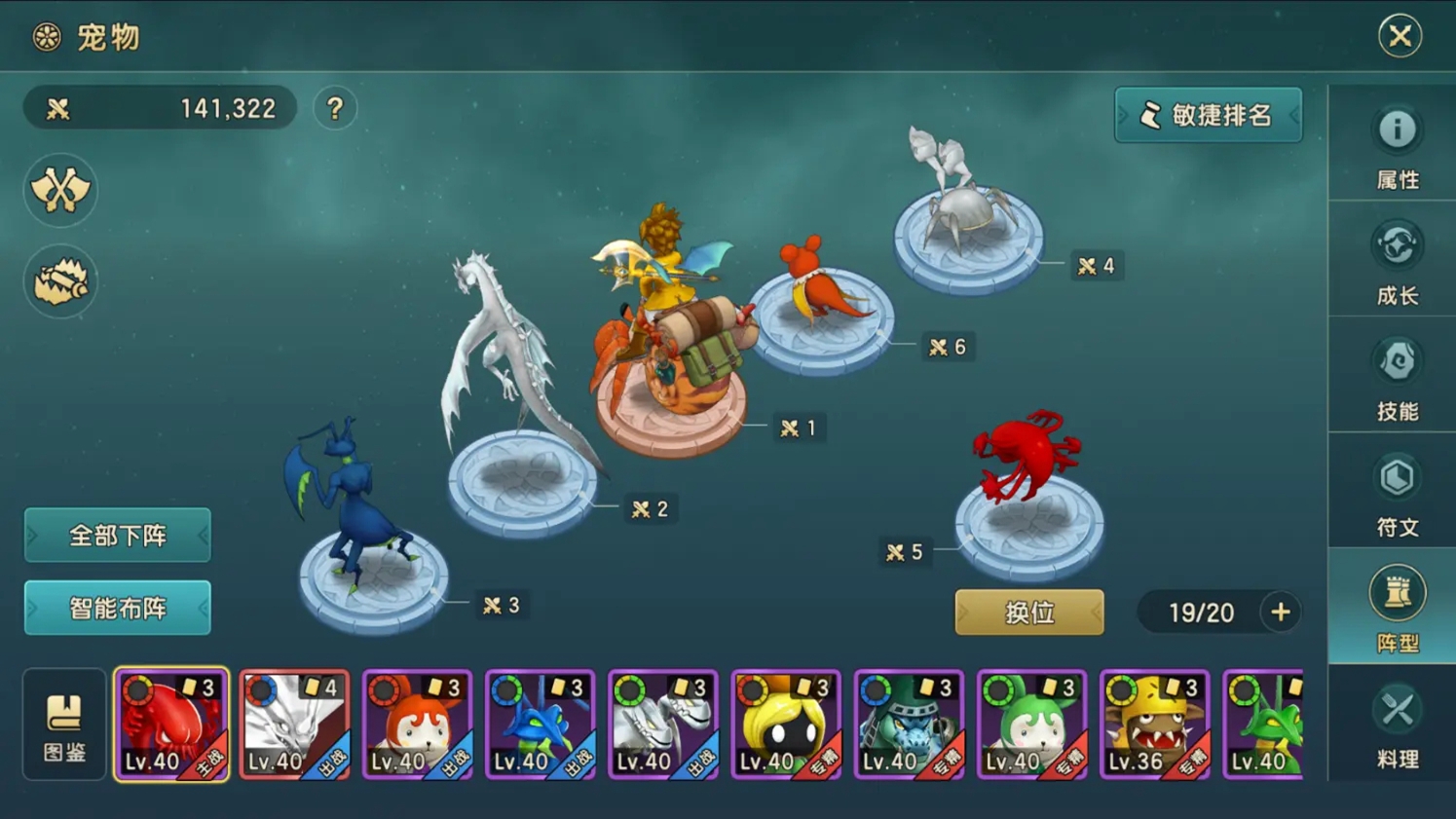Select the red crab pet card
Image resolution: width=1456 pixels, height=819 pixels.
coord(171,725)
